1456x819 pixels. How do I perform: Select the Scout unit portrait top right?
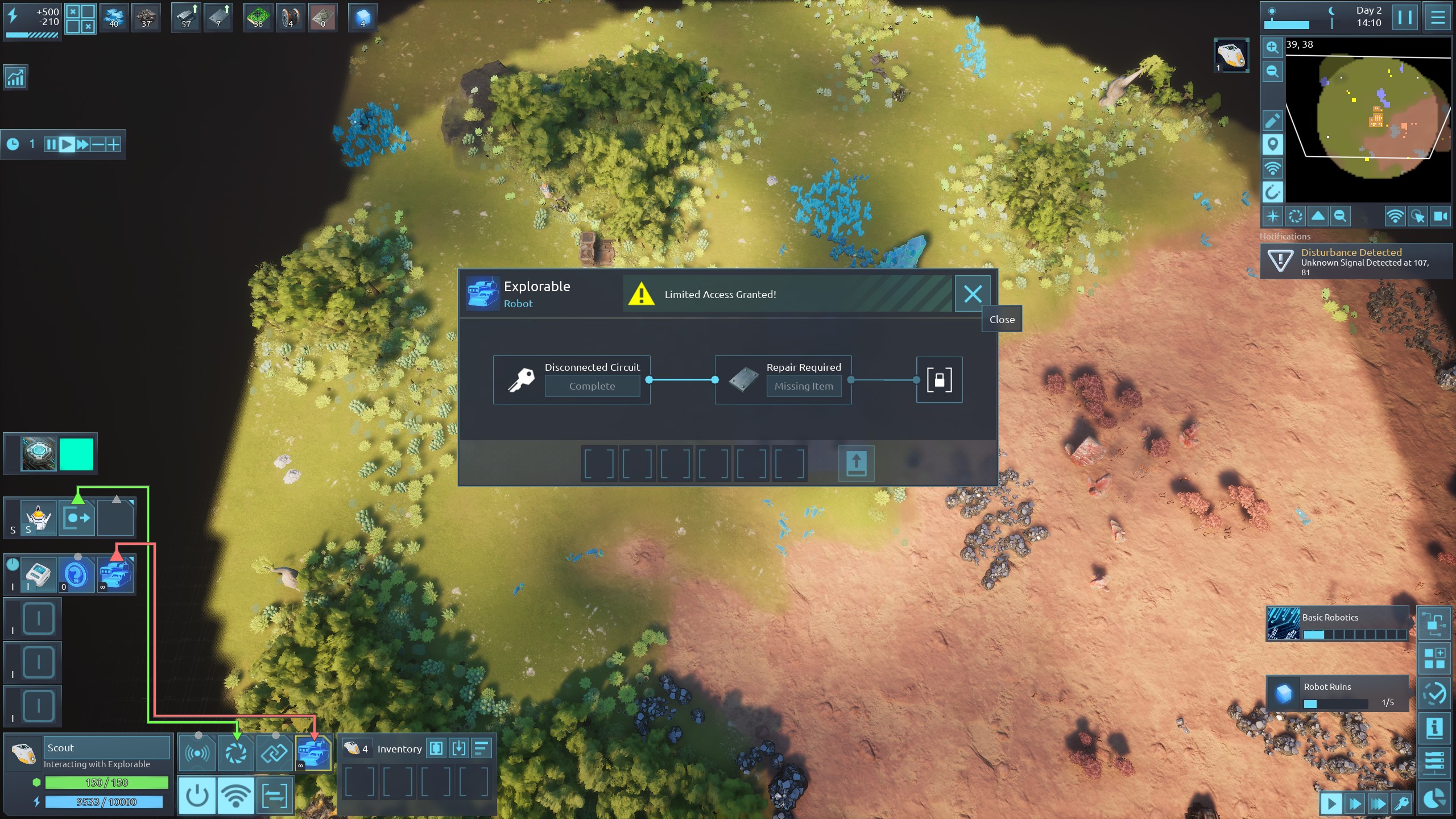[1231, 55]
